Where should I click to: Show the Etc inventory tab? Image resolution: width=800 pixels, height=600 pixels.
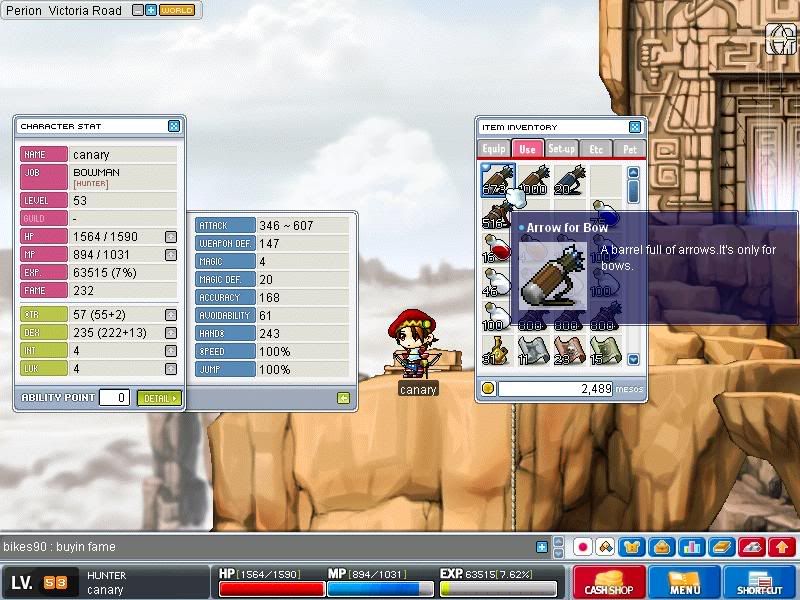[x=596, y=149]
